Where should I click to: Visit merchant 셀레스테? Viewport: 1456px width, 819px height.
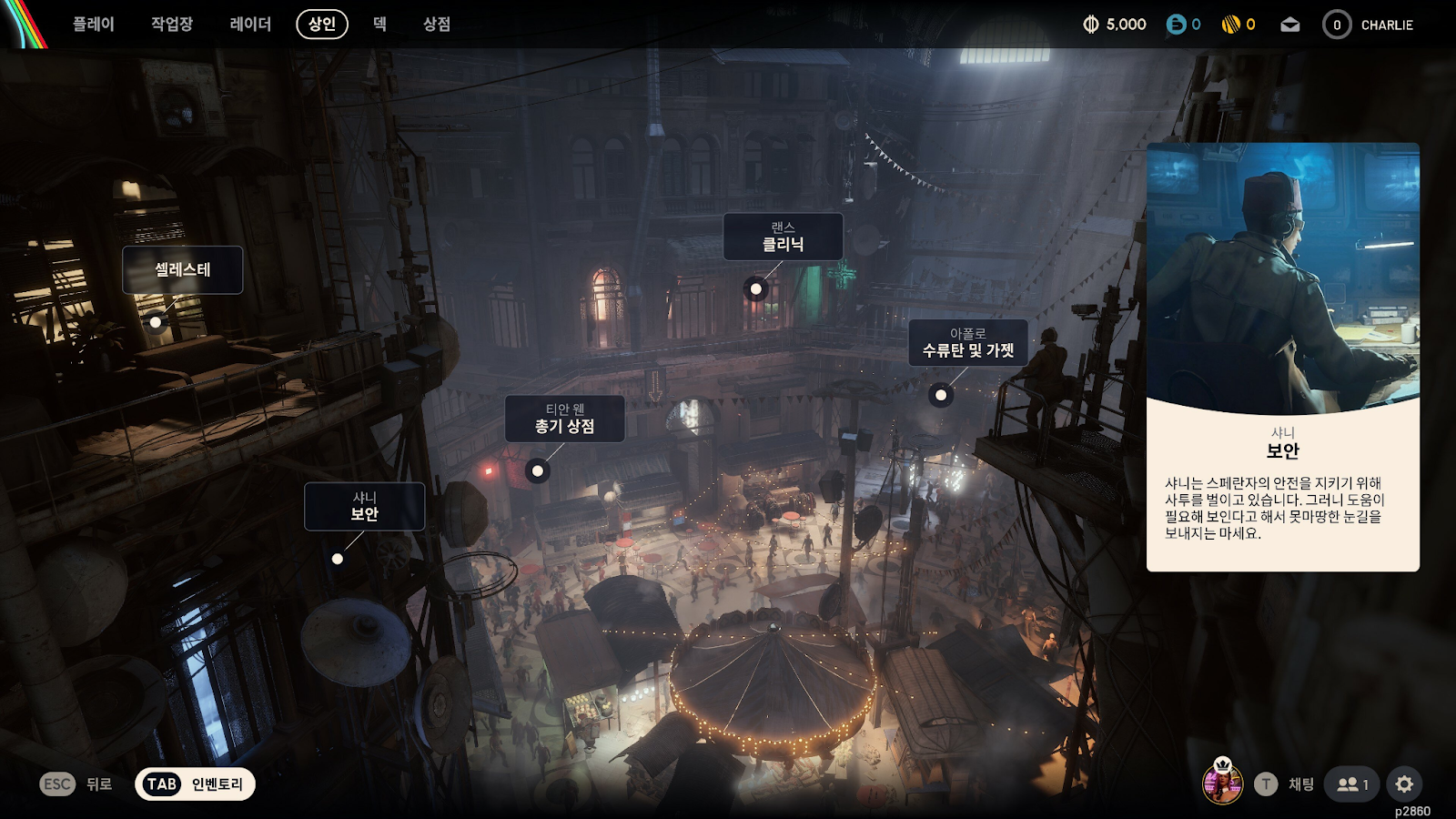(183, 270)
